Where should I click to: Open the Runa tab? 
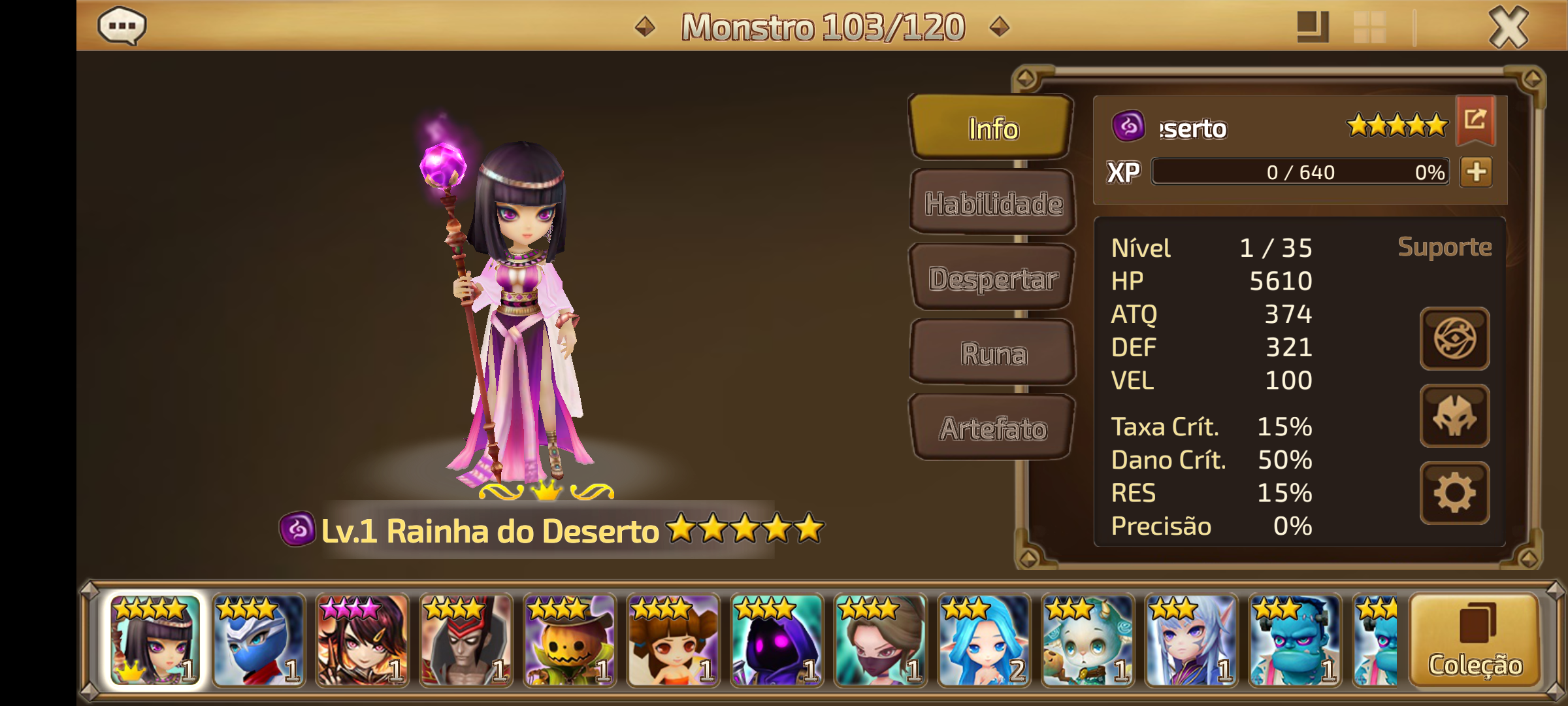pyautogui.click(x=993, y=354)
